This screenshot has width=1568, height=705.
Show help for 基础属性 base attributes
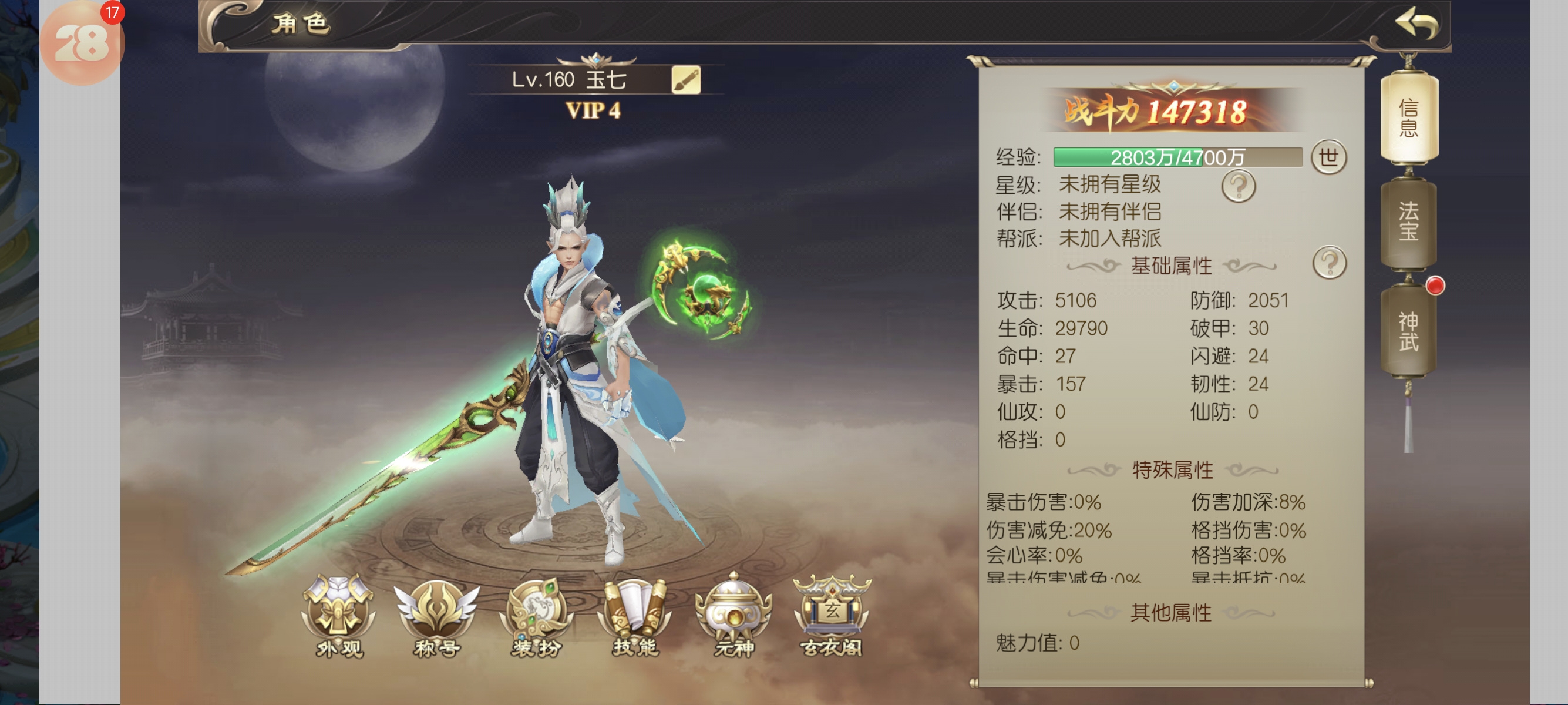1330,263
